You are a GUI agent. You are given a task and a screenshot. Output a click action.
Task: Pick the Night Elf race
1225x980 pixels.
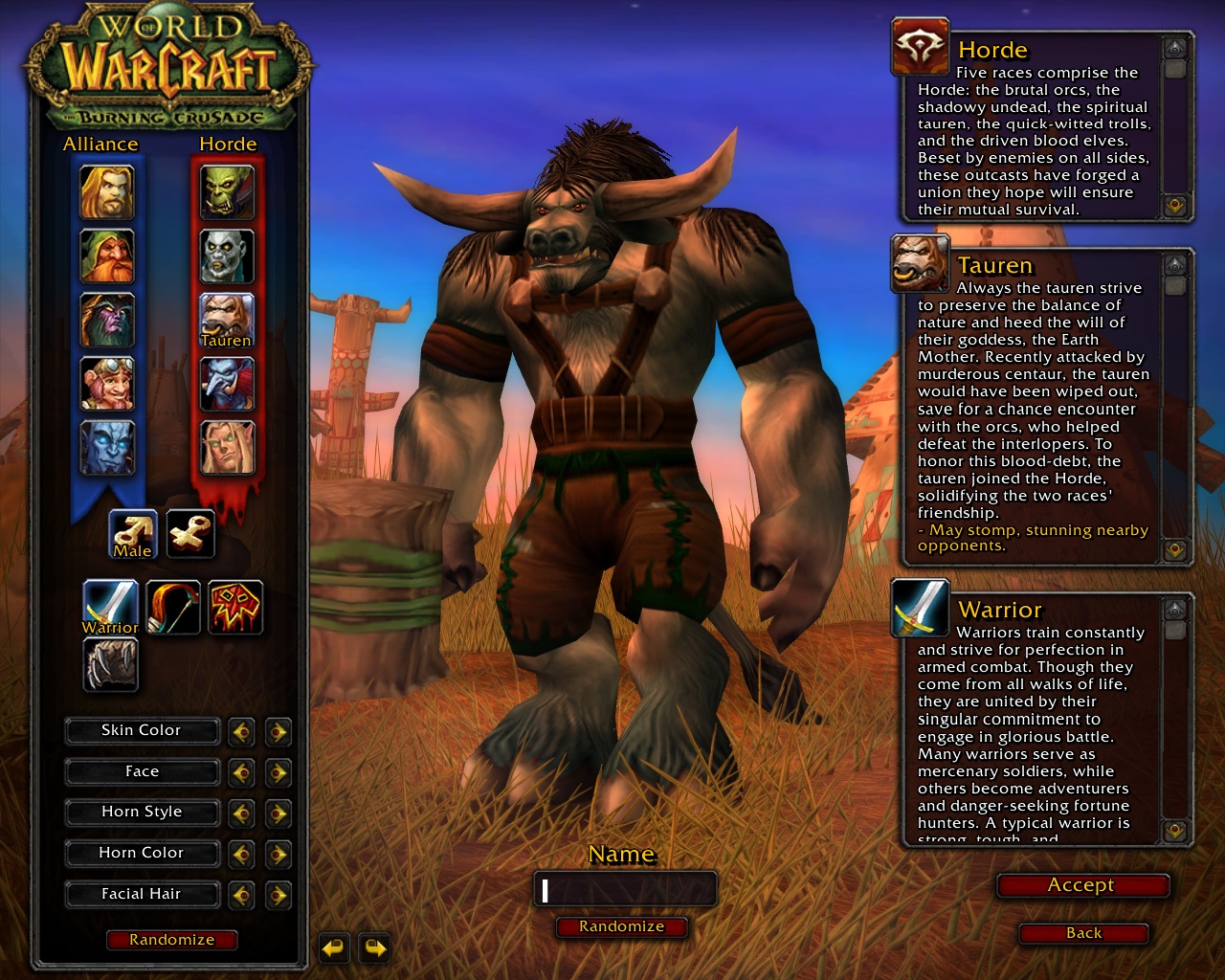click(107, 320)
